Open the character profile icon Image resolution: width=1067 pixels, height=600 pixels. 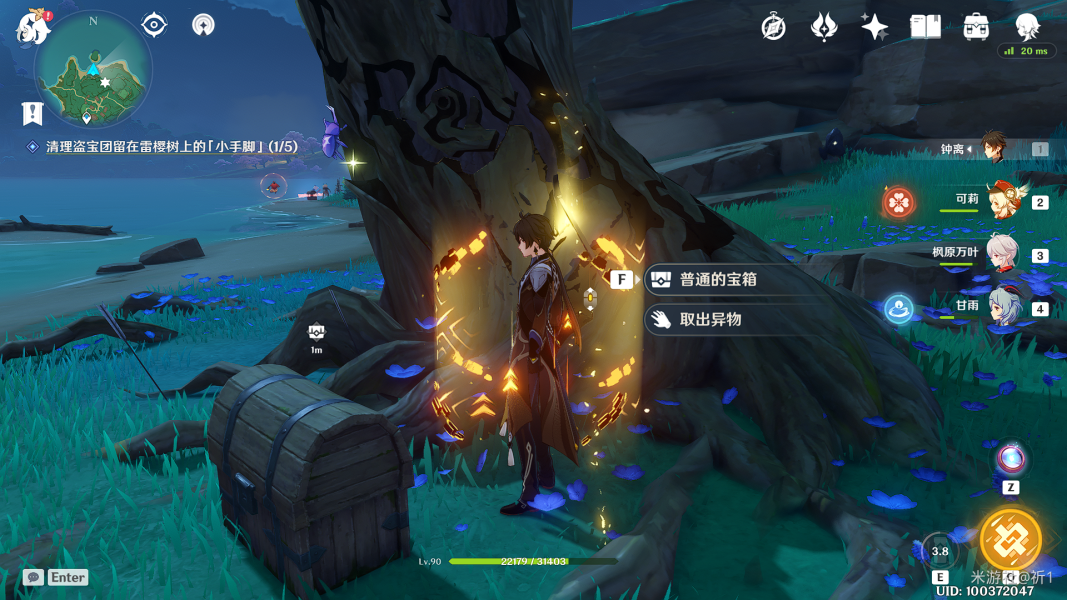1027,27
